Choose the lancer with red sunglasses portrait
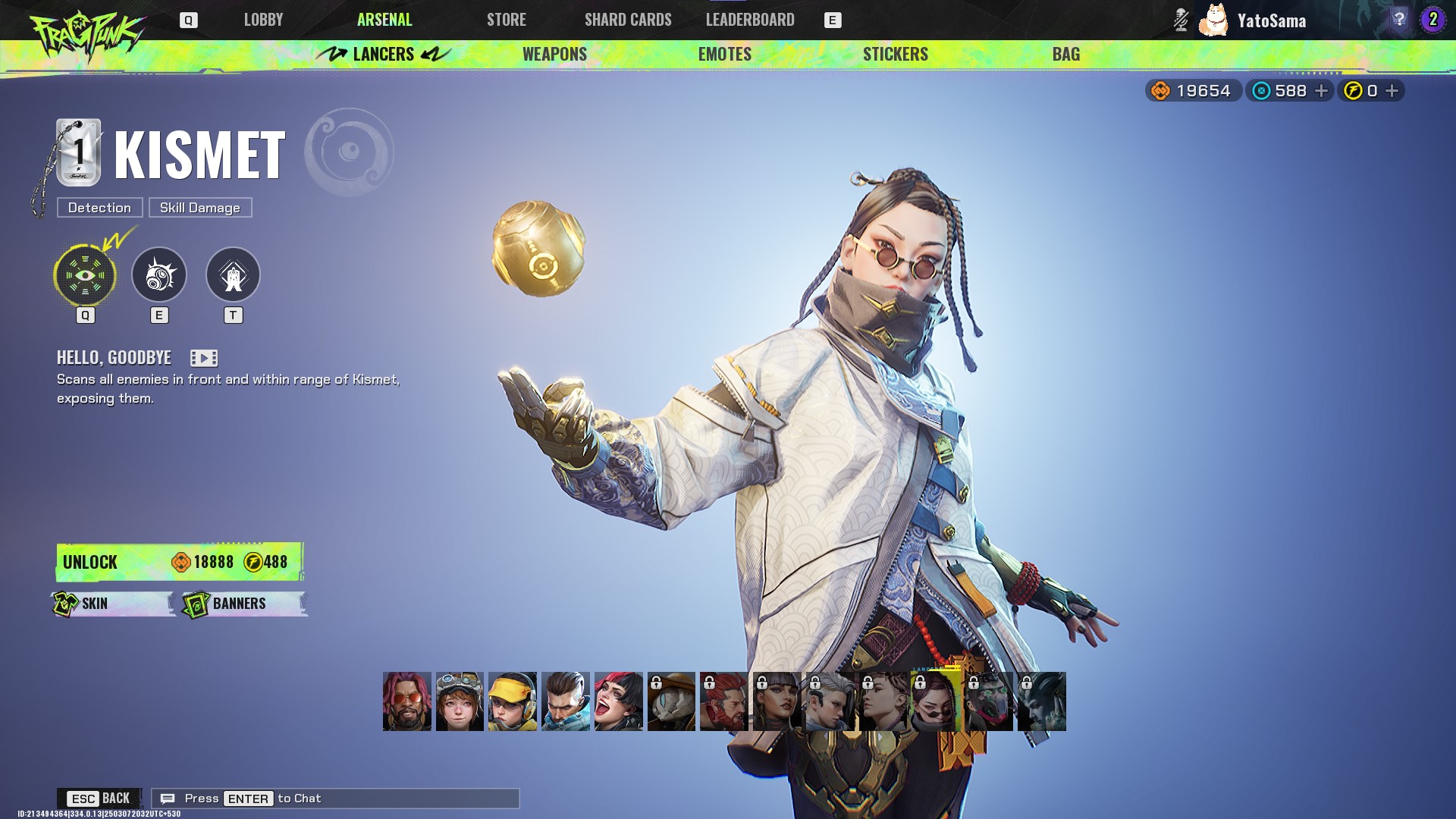This screenshot has width=1456, height=819. click(x=406, y=701)
